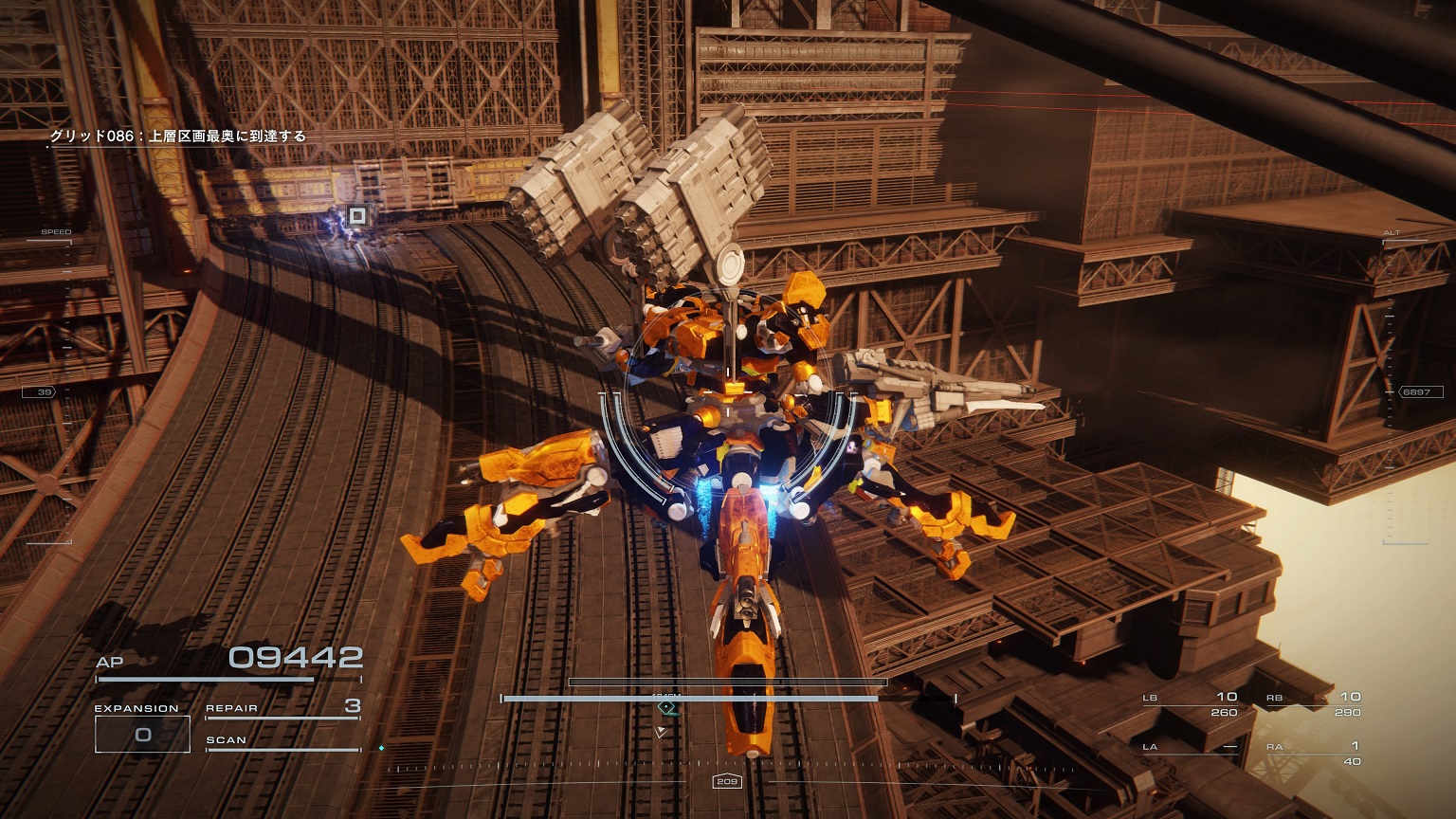1456x819 pixels.
Task: Select the LB shoulder weapon slot
Action: click(1191, 703)
